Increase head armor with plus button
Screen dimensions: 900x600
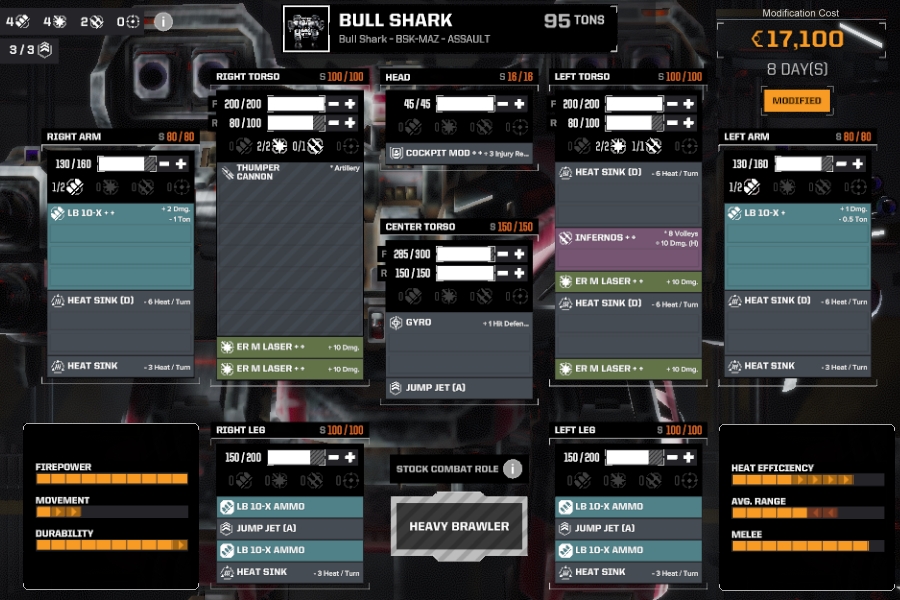pyautogui.click(x=520, y=104)
